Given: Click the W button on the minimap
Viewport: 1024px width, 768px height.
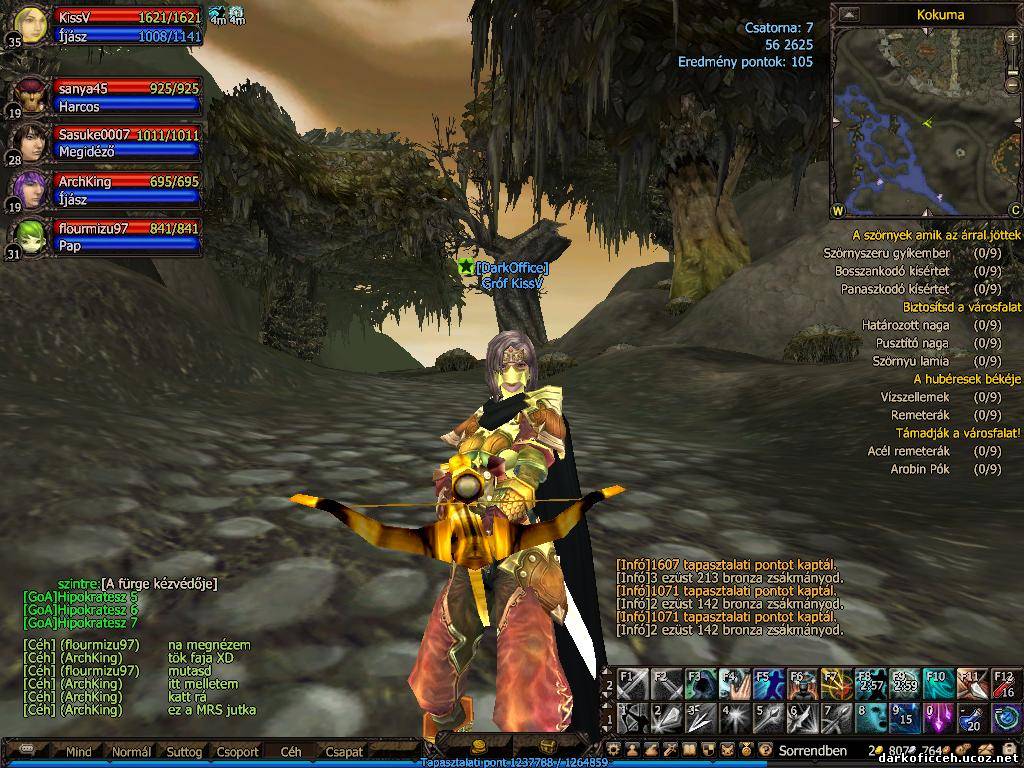Looking at the screenshot, I should (837, 211).
